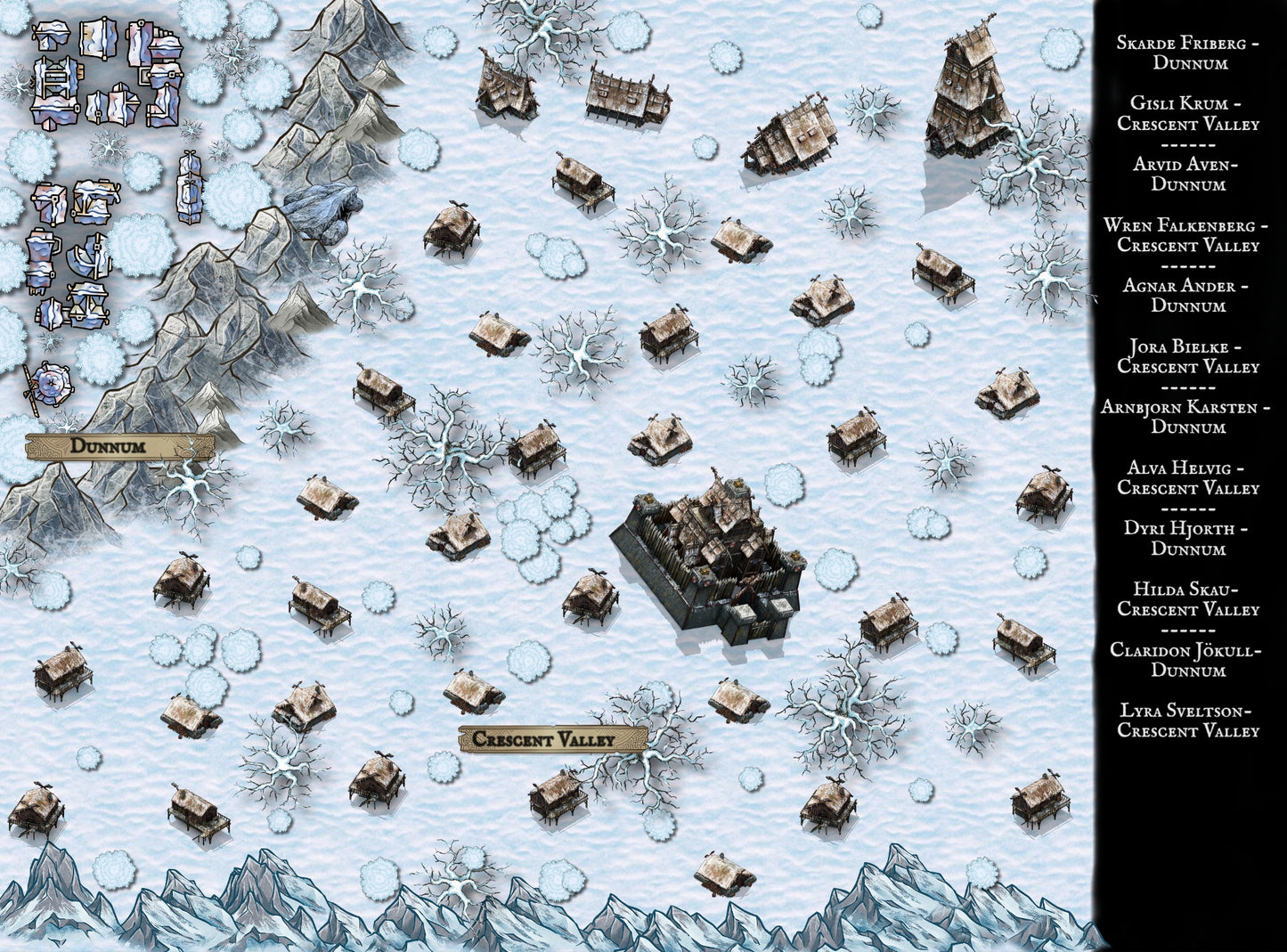Select Hilda Skau from the side list
The width and height of the screenshot is (1287, 952).
tap(1188, 599)
